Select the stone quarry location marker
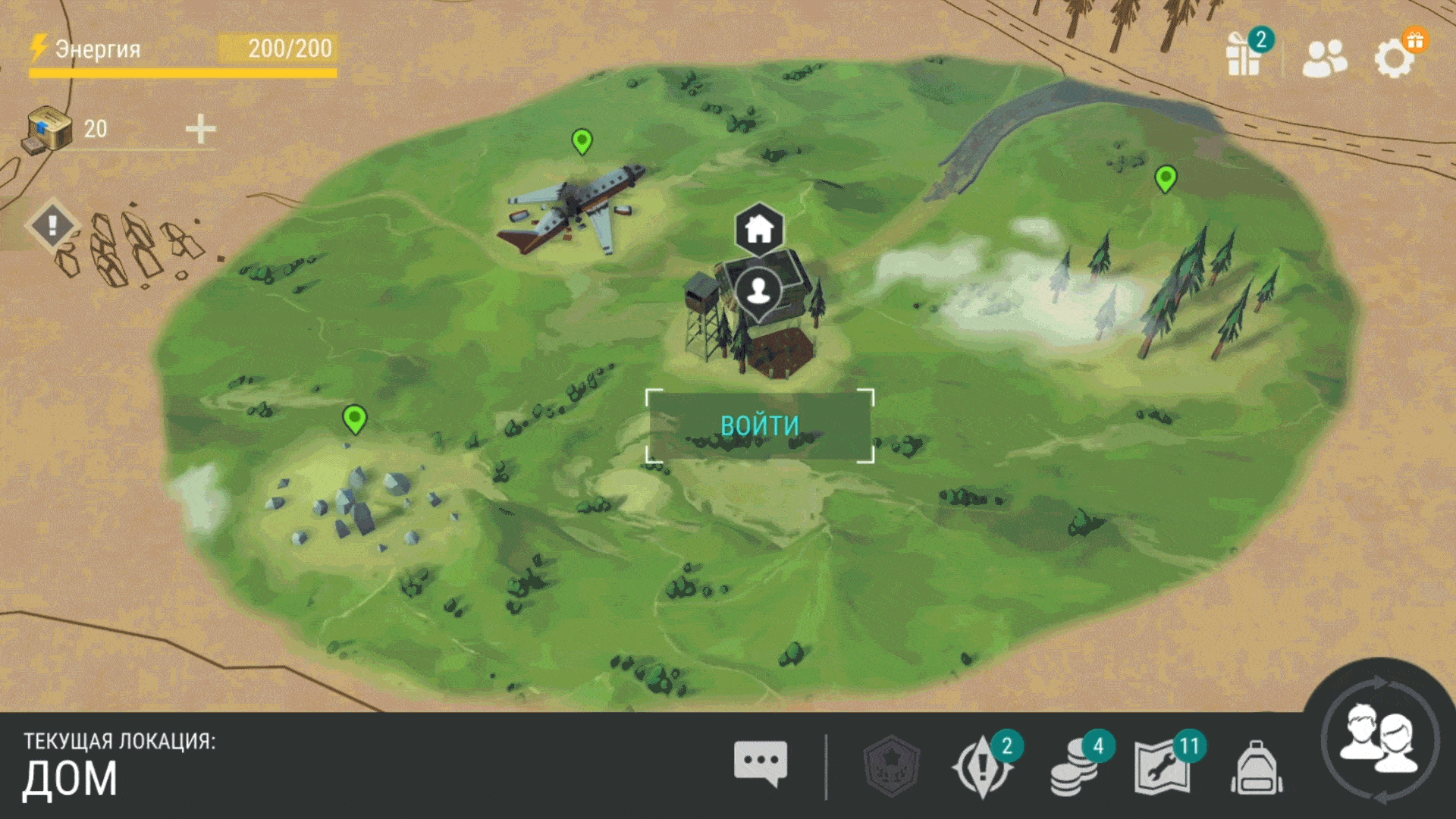This screenshot has height=819, width=1456. tap(354, 419)
